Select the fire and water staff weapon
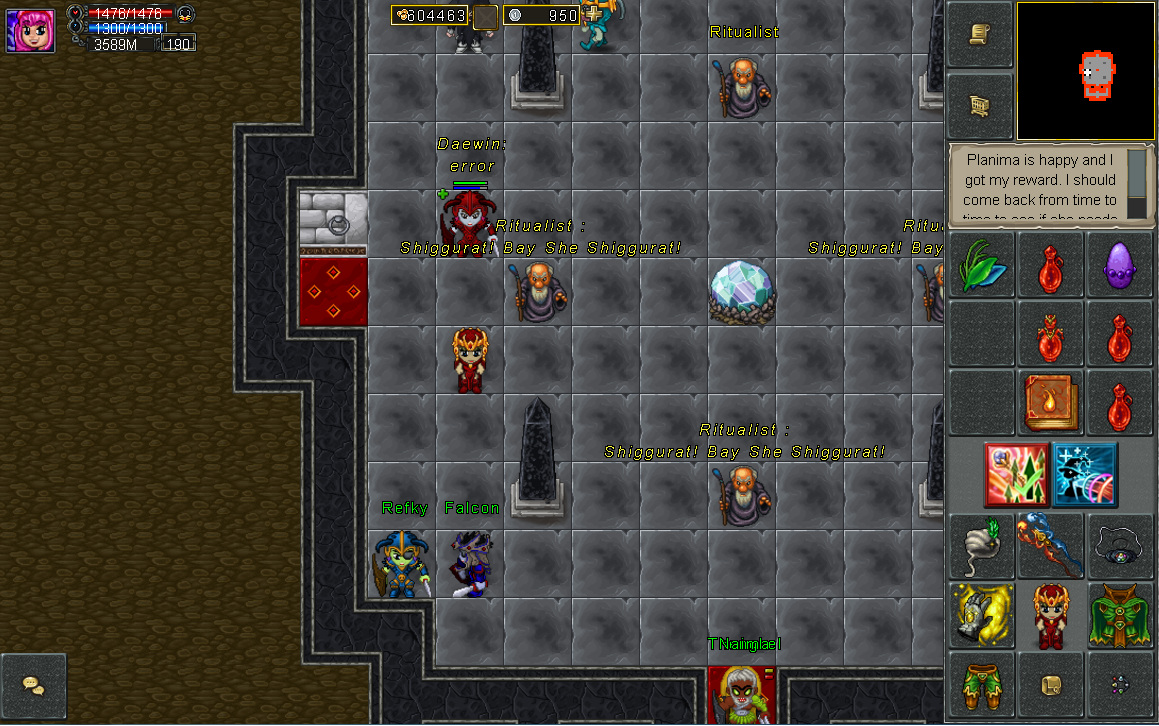Screen dimensions: 1159x726 1050,546
